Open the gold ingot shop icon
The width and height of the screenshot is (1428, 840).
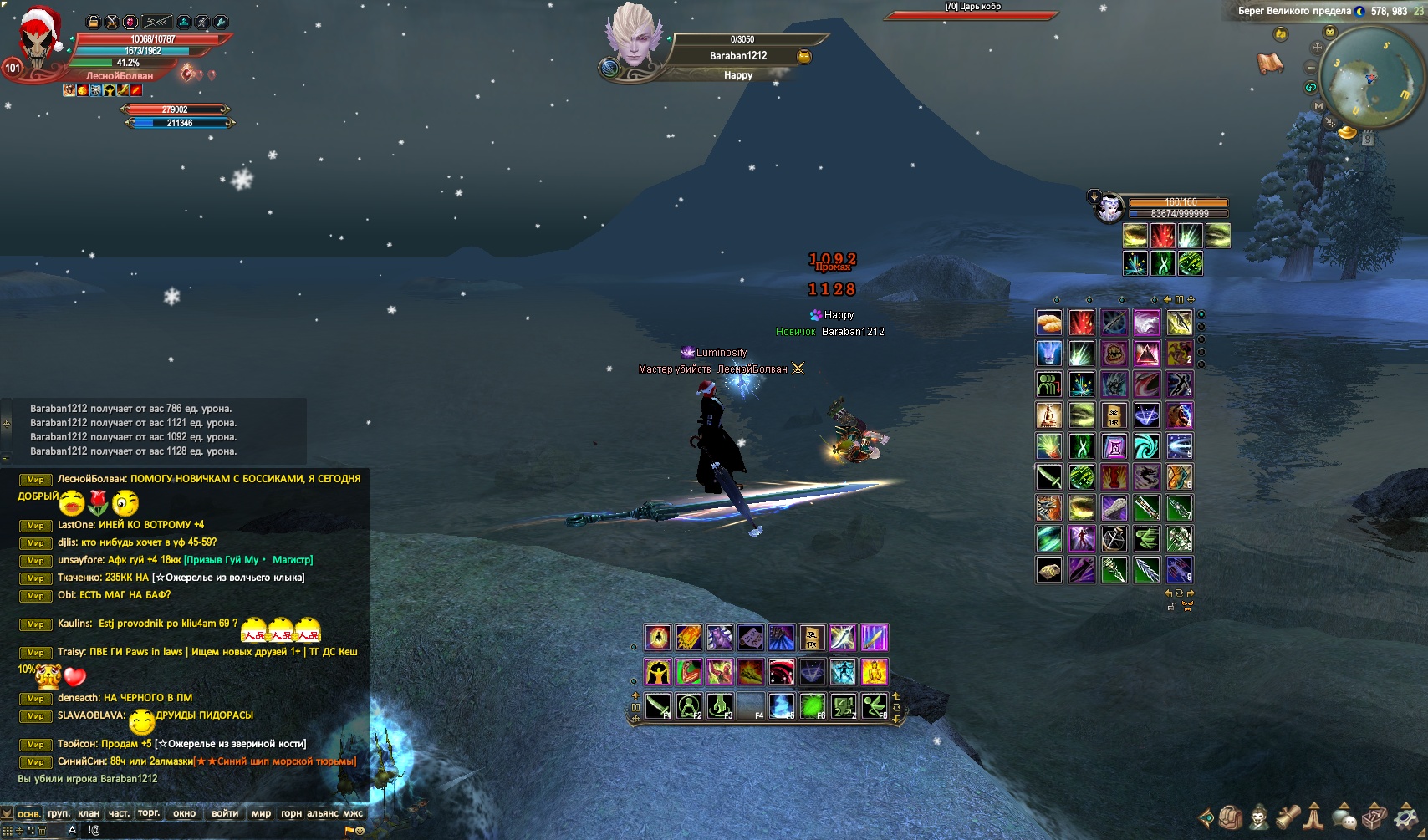[1347, 132]
